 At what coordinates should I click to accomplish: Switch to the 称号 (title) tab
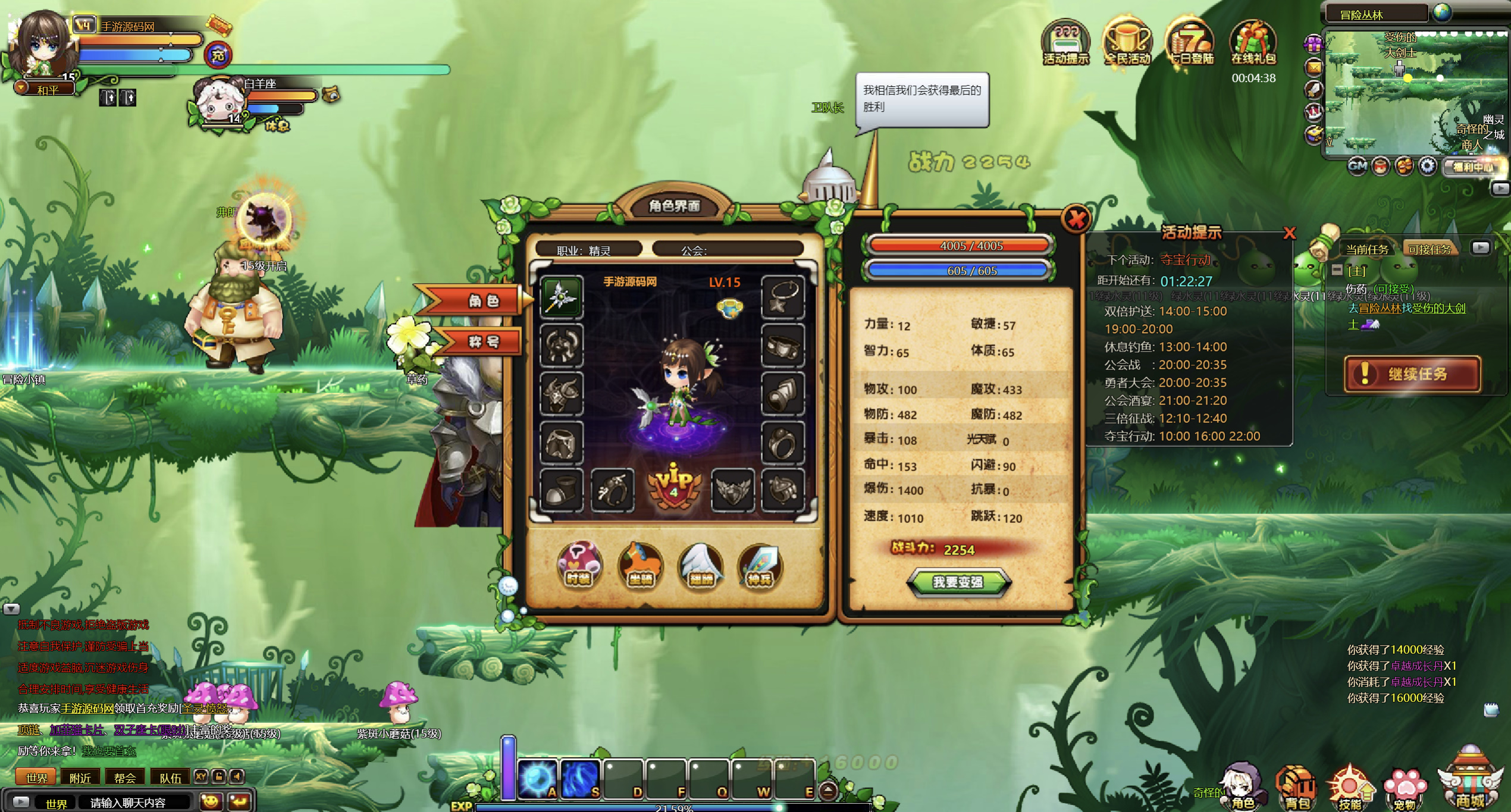[x=482, y=341]
